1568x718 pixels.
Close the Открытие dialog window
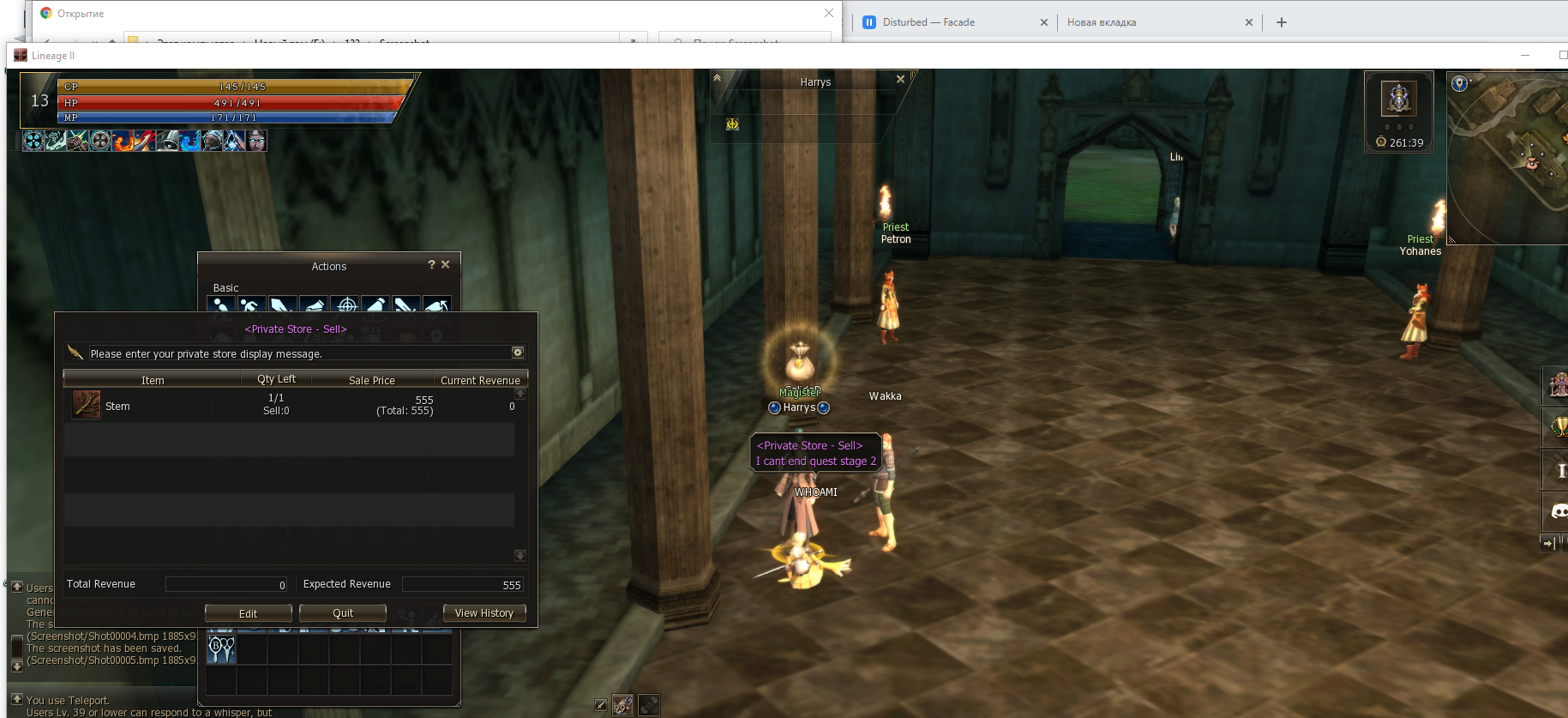[828, 13]
